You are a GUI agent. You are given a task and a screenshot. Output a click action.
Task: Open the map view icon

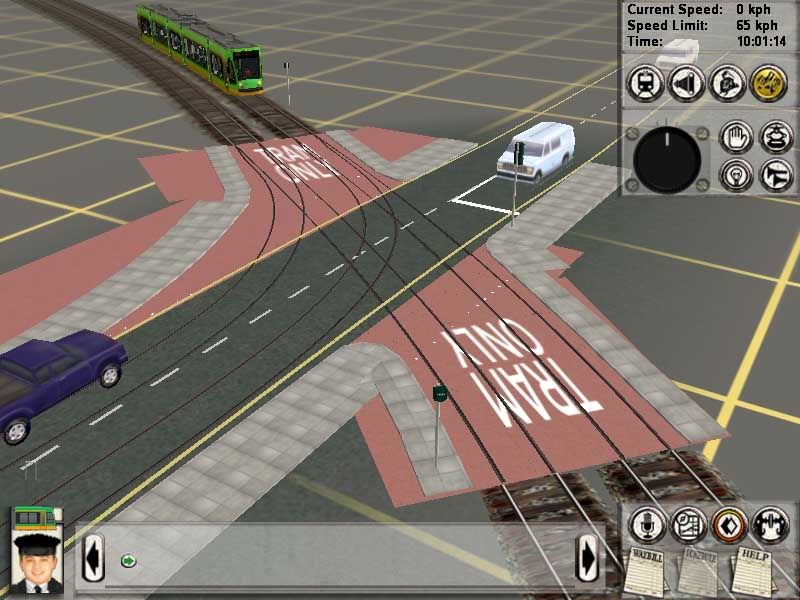pos(687,524)
